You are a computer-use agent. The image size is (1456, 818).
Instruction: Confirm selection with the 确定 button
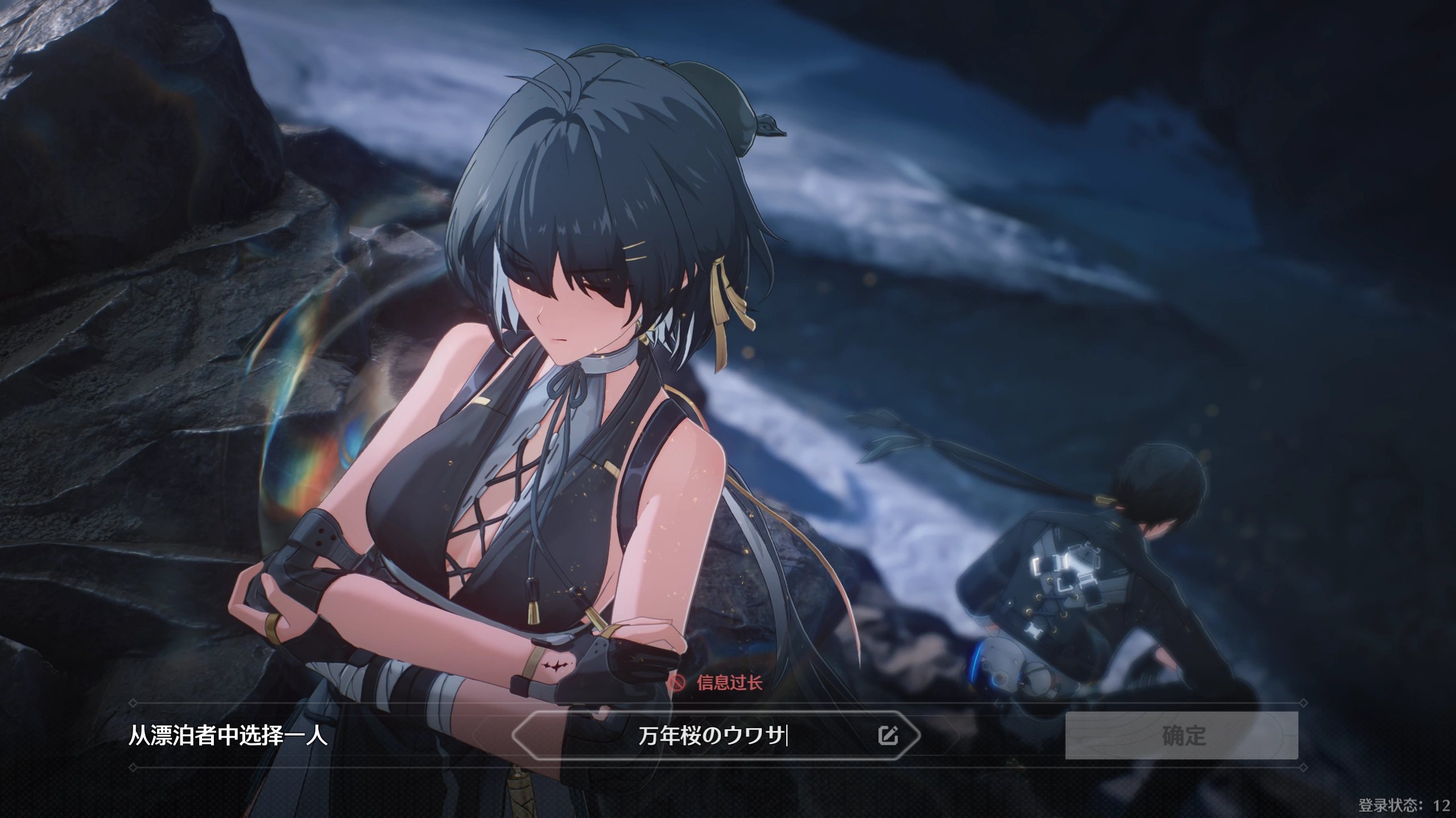click(x=1181, y=735)
